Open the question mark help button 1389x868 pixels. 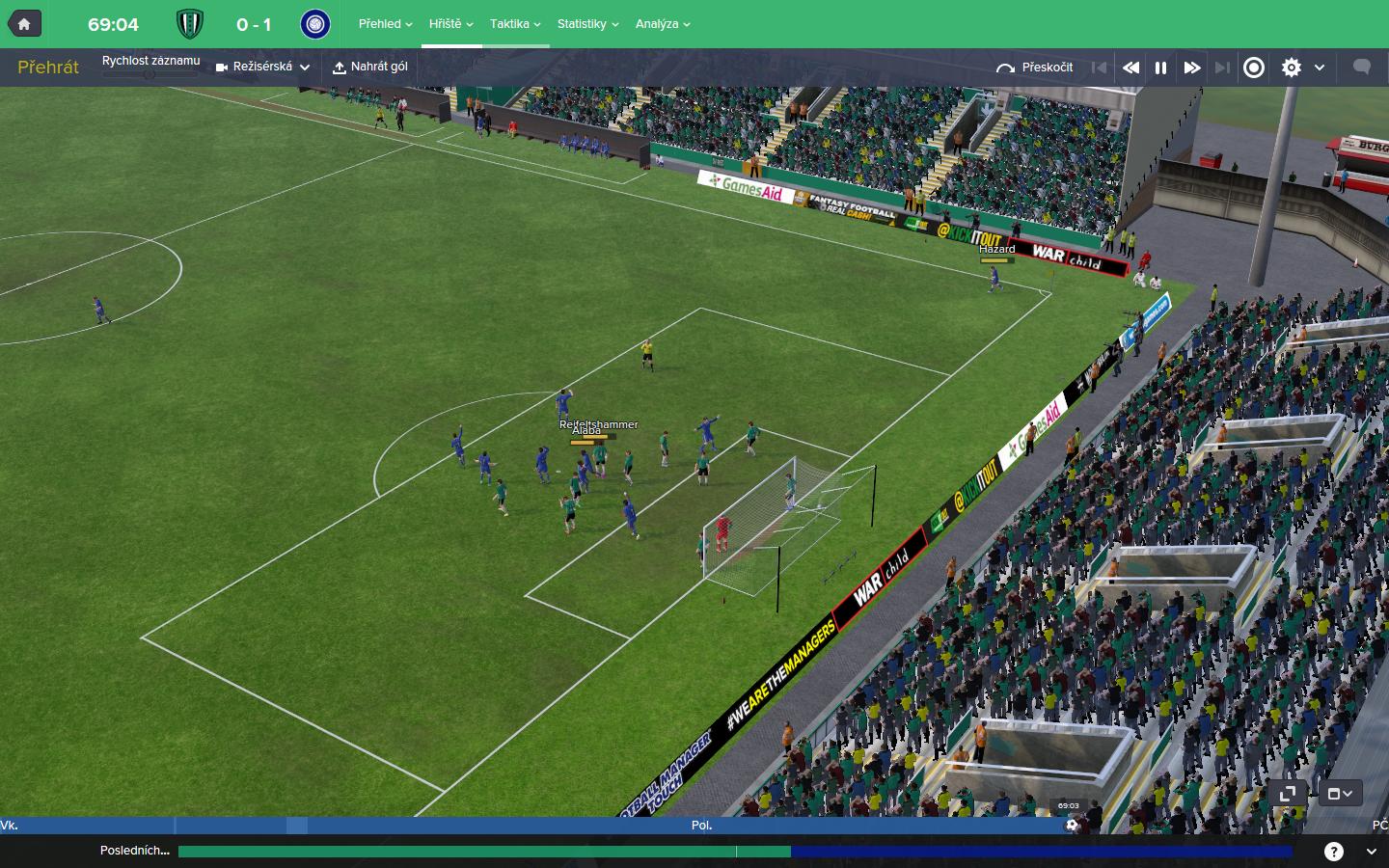1334,851
